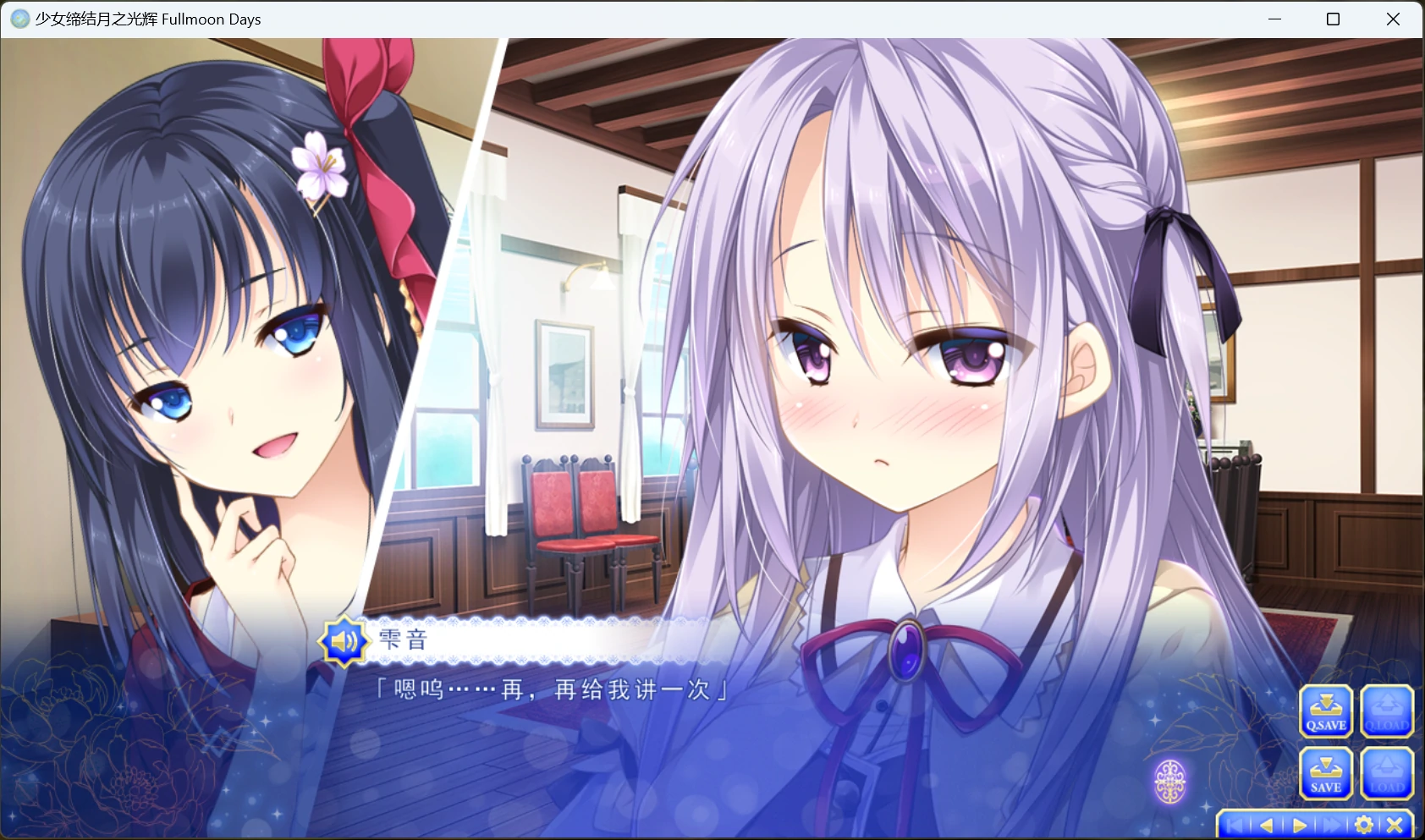Step back one message with the left arrow
Screen dimensions: 1425x840
(1267, 825)
